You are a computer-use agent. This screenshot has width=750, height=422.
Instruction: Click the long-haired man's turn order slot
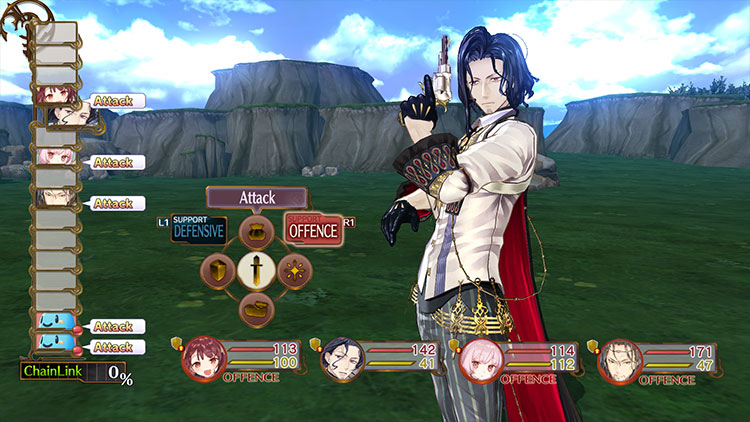pyautogui.click(x=54, y=198)
